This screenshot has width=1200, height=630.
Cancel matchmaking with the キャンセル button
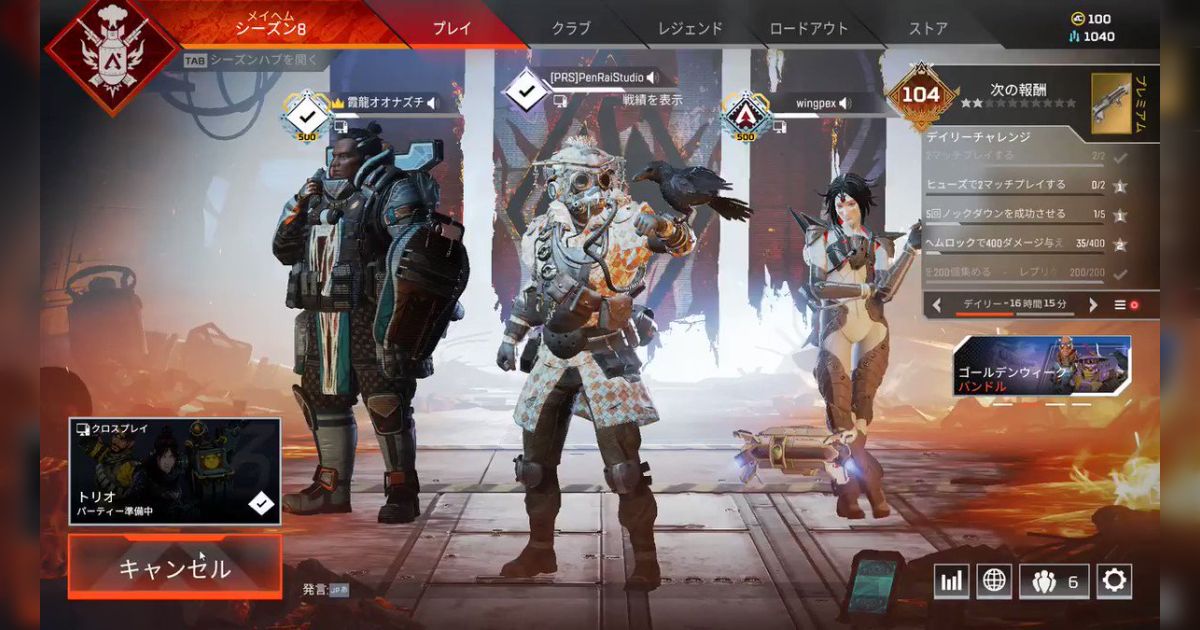[175, 567]
